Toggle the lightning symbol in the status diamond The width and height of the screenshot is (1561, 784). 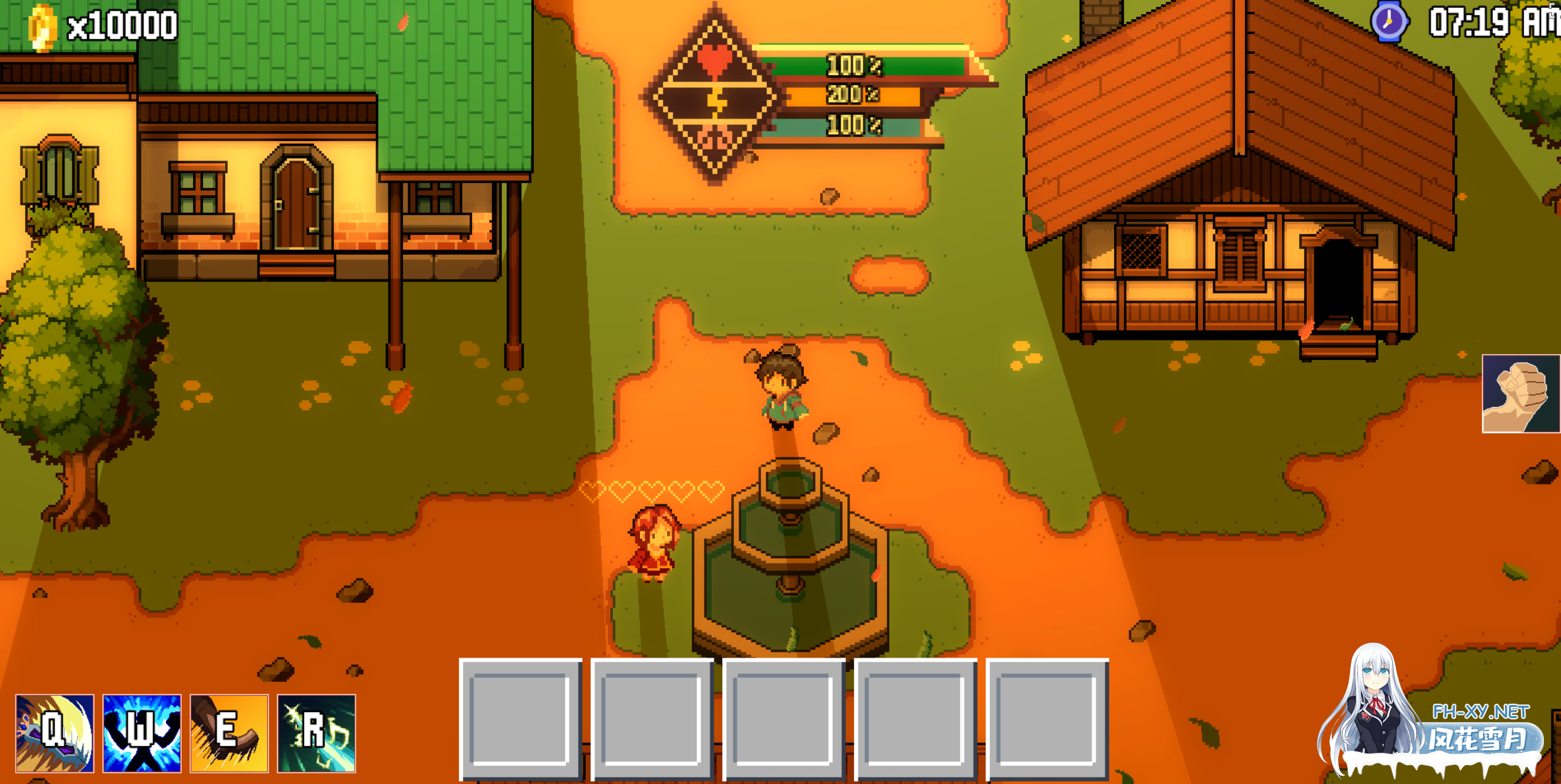[x=718, y=102]
